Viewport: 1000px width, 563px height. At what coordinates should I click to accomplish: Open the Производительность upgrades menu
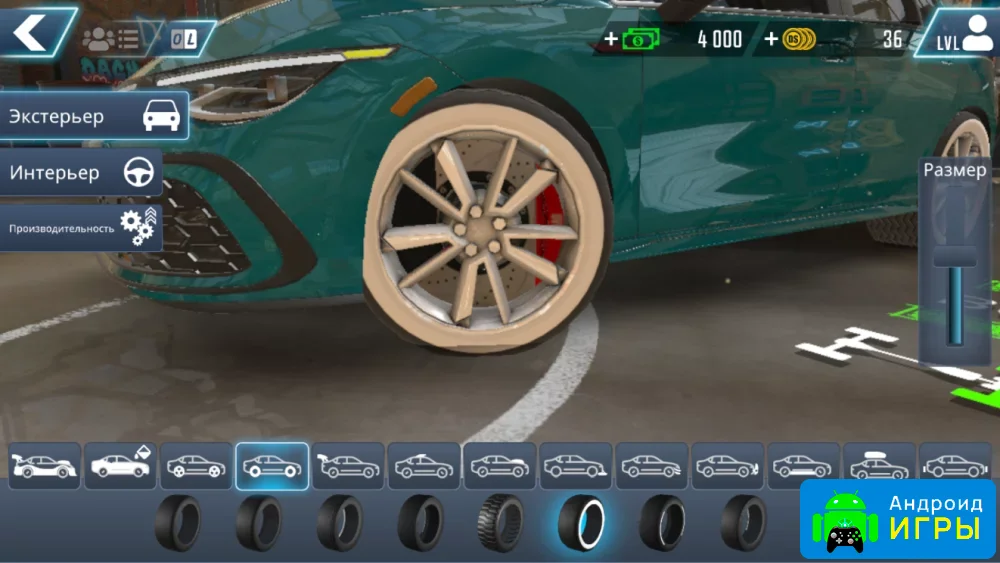point(82,228)
